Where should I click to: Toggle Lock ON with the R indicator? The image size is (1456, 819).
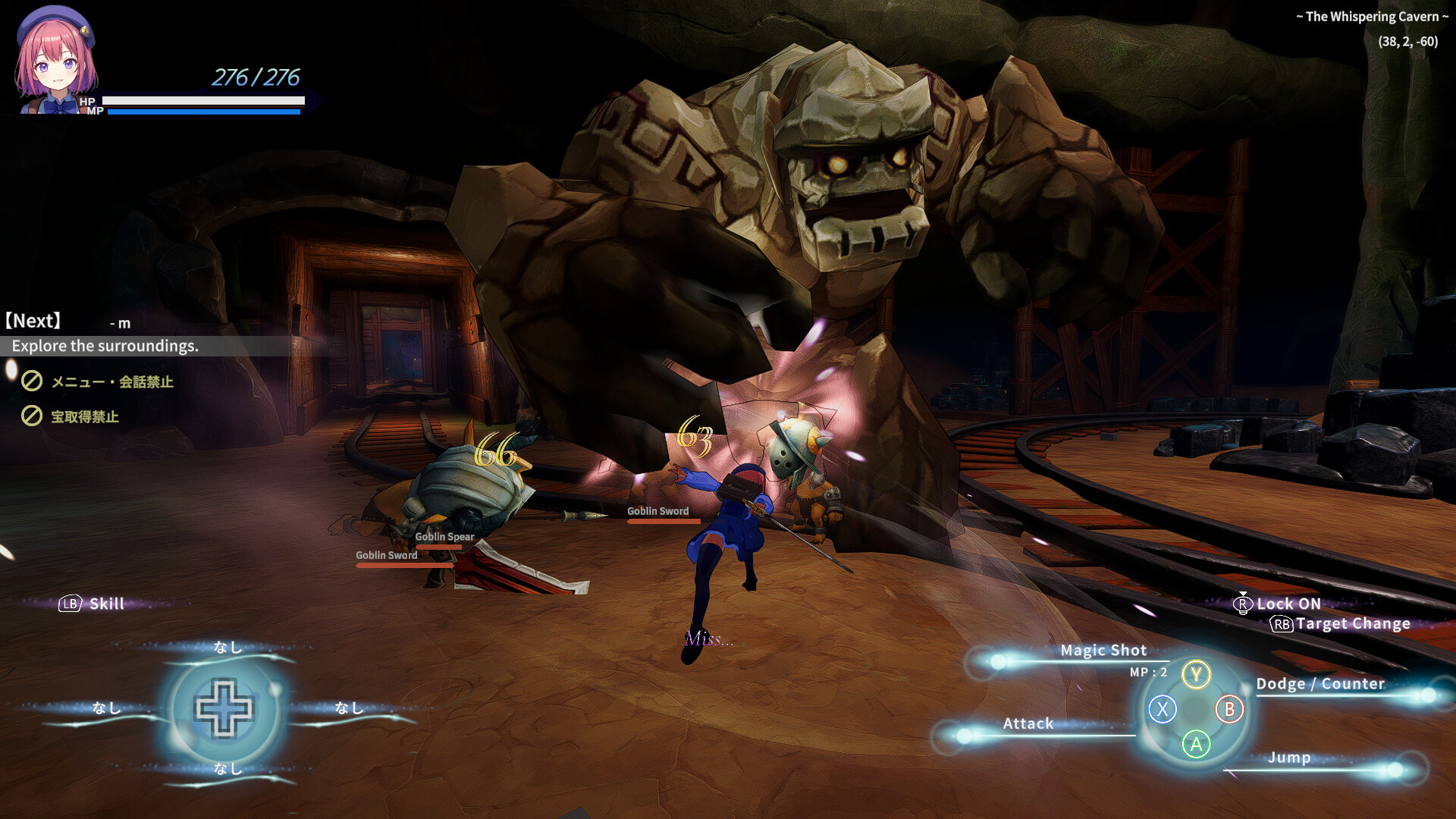[1242, 604]
